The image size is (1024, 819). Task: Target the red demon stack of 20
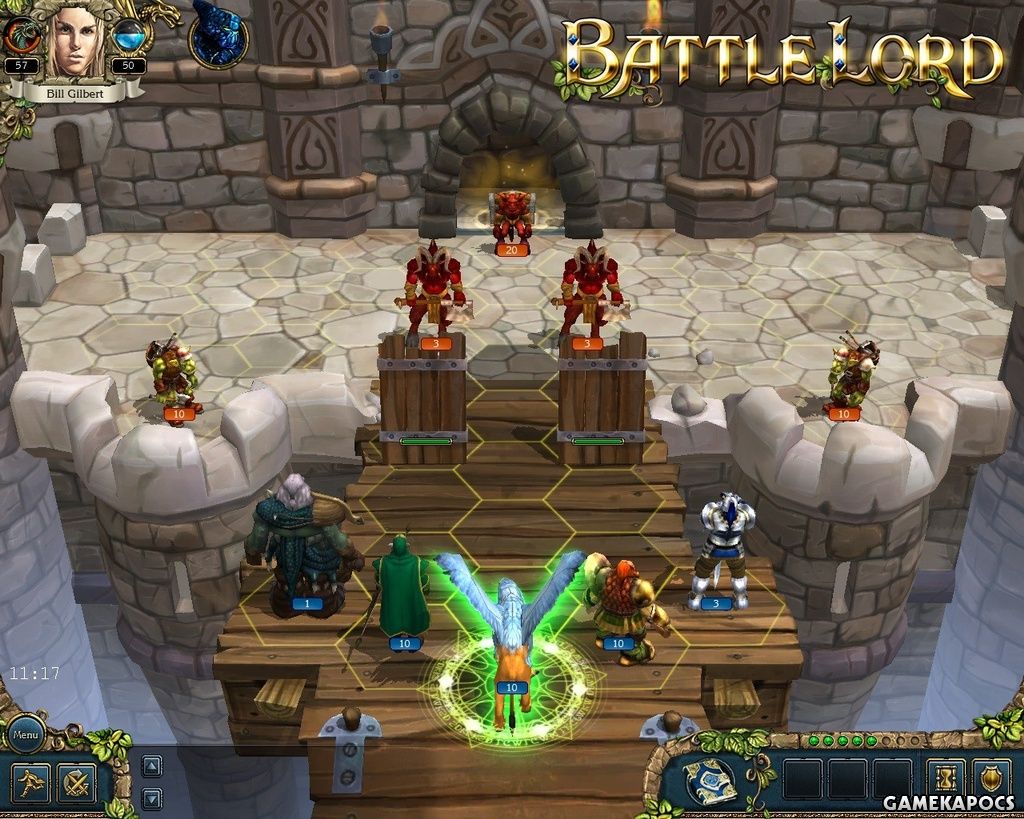512,217
